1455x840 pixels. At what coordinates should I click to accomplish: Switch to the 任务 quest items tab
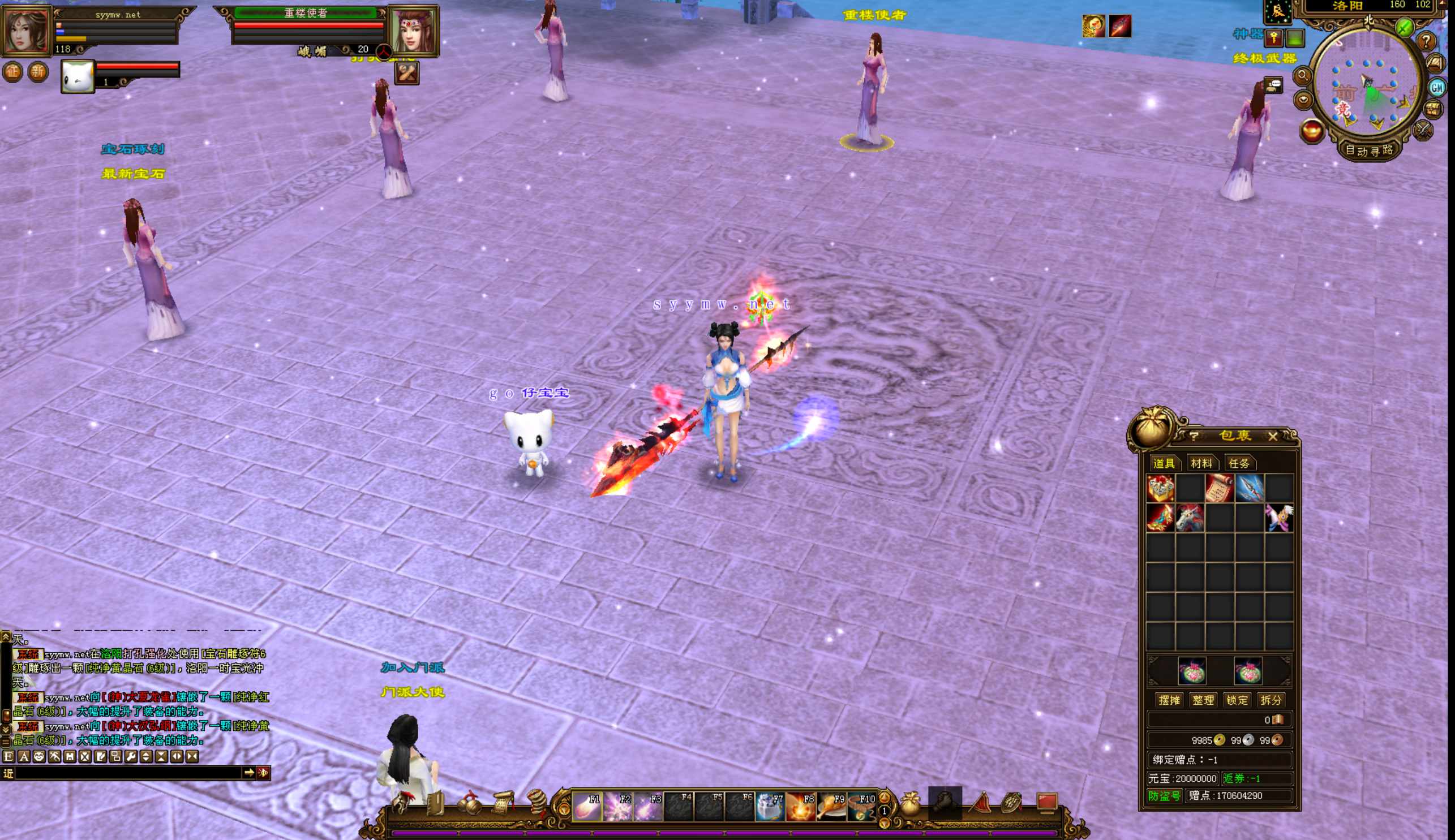point(1239,463)
